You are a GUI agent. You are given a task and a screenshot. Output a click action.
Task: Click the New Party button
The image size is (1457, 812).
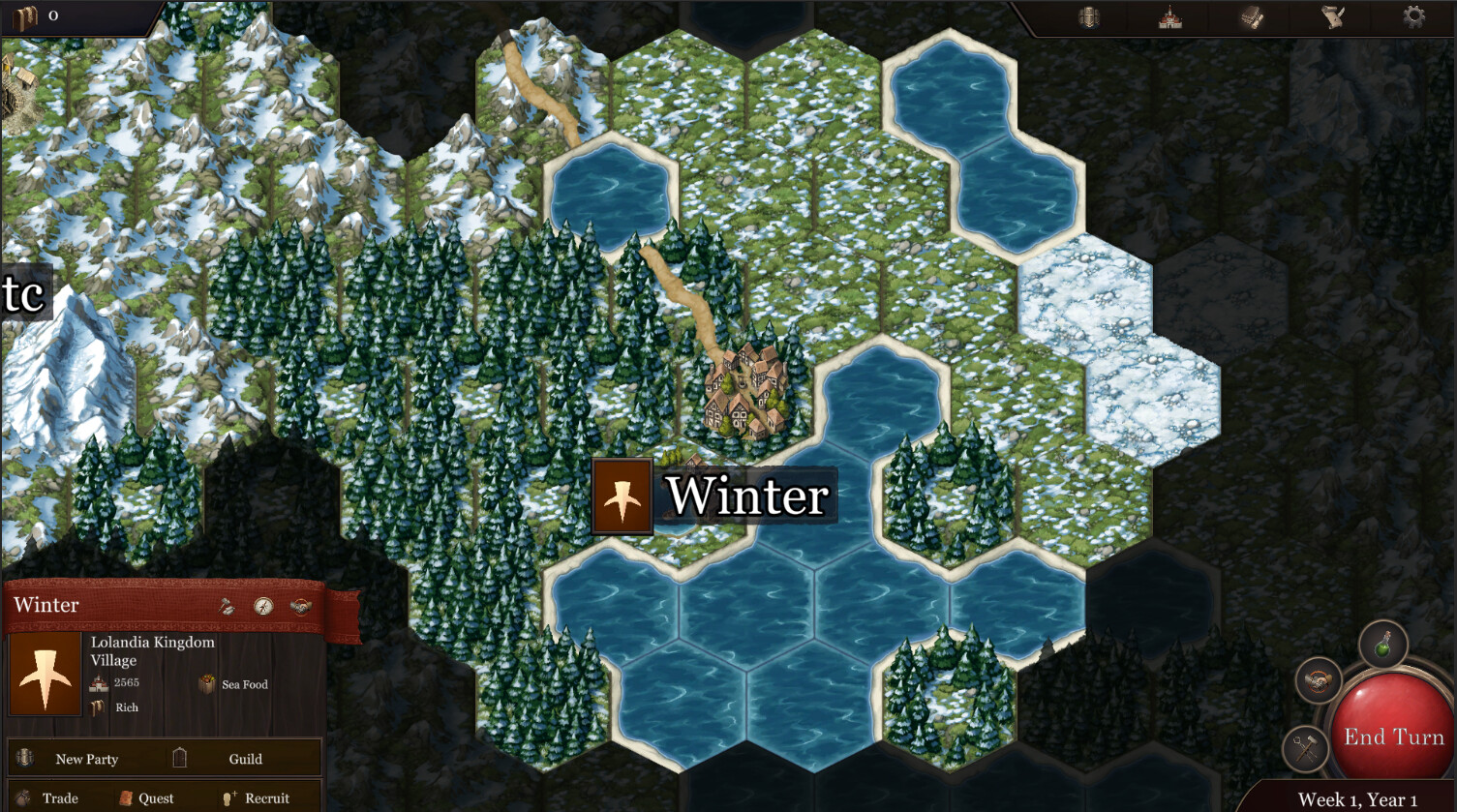[87, 759]
